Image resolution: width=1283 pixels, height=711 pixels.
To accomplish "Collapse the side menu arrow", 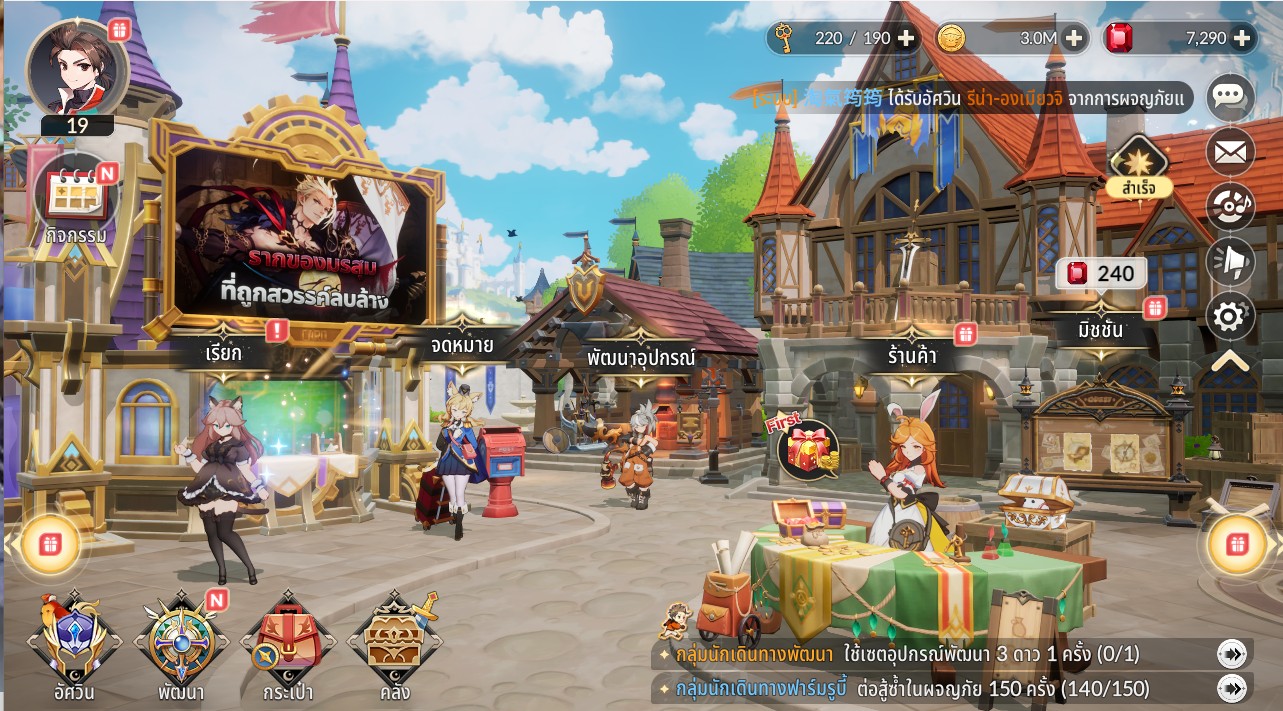I will [x=1229, y=361].
